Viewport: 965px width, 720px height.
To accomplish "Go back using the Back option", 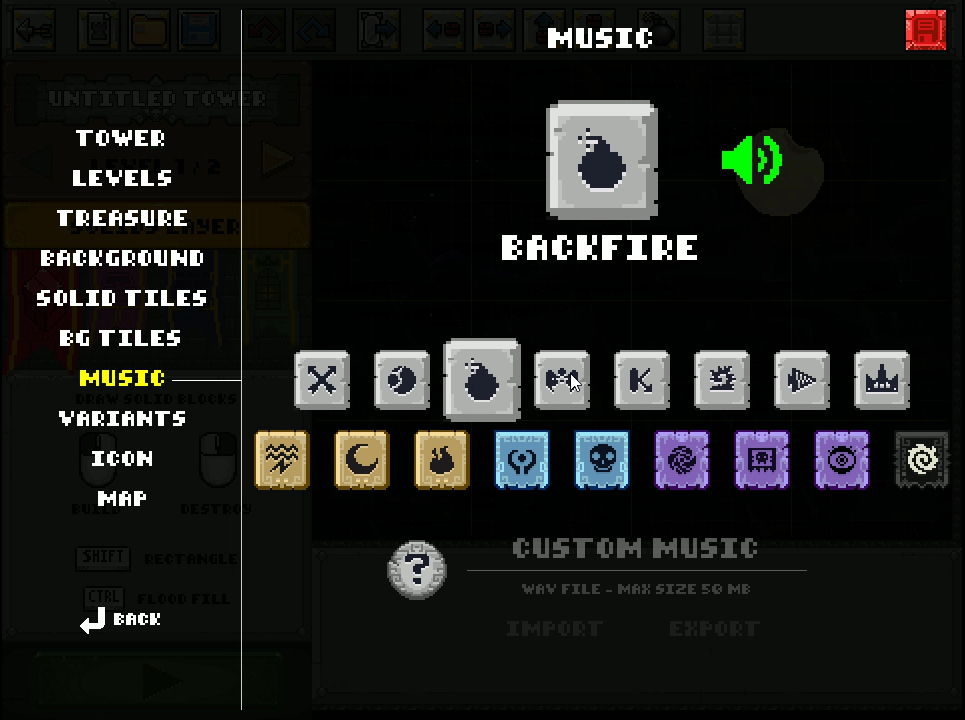I will click(122, 620).
